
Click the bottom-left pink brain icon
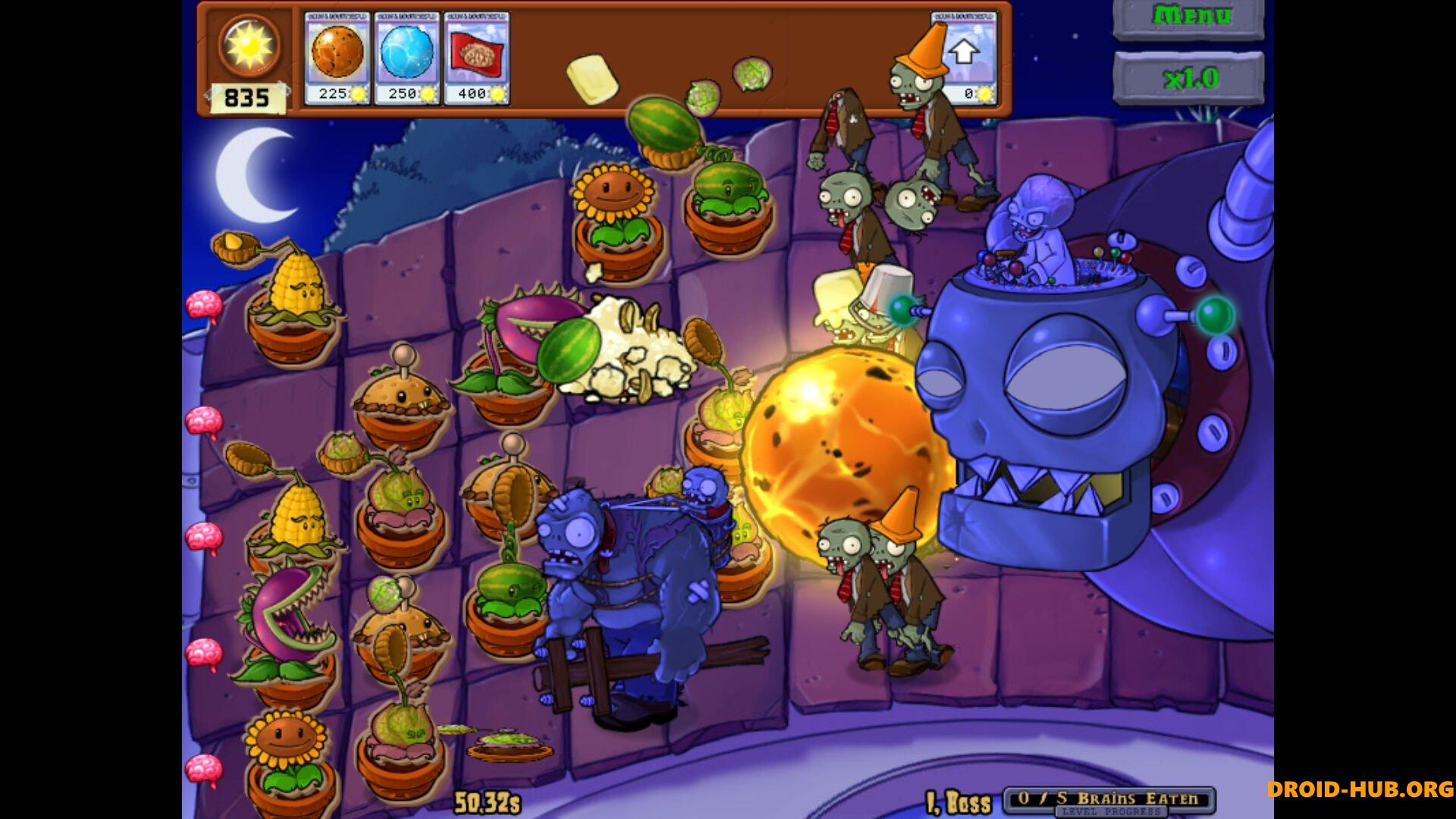(203, 769)
